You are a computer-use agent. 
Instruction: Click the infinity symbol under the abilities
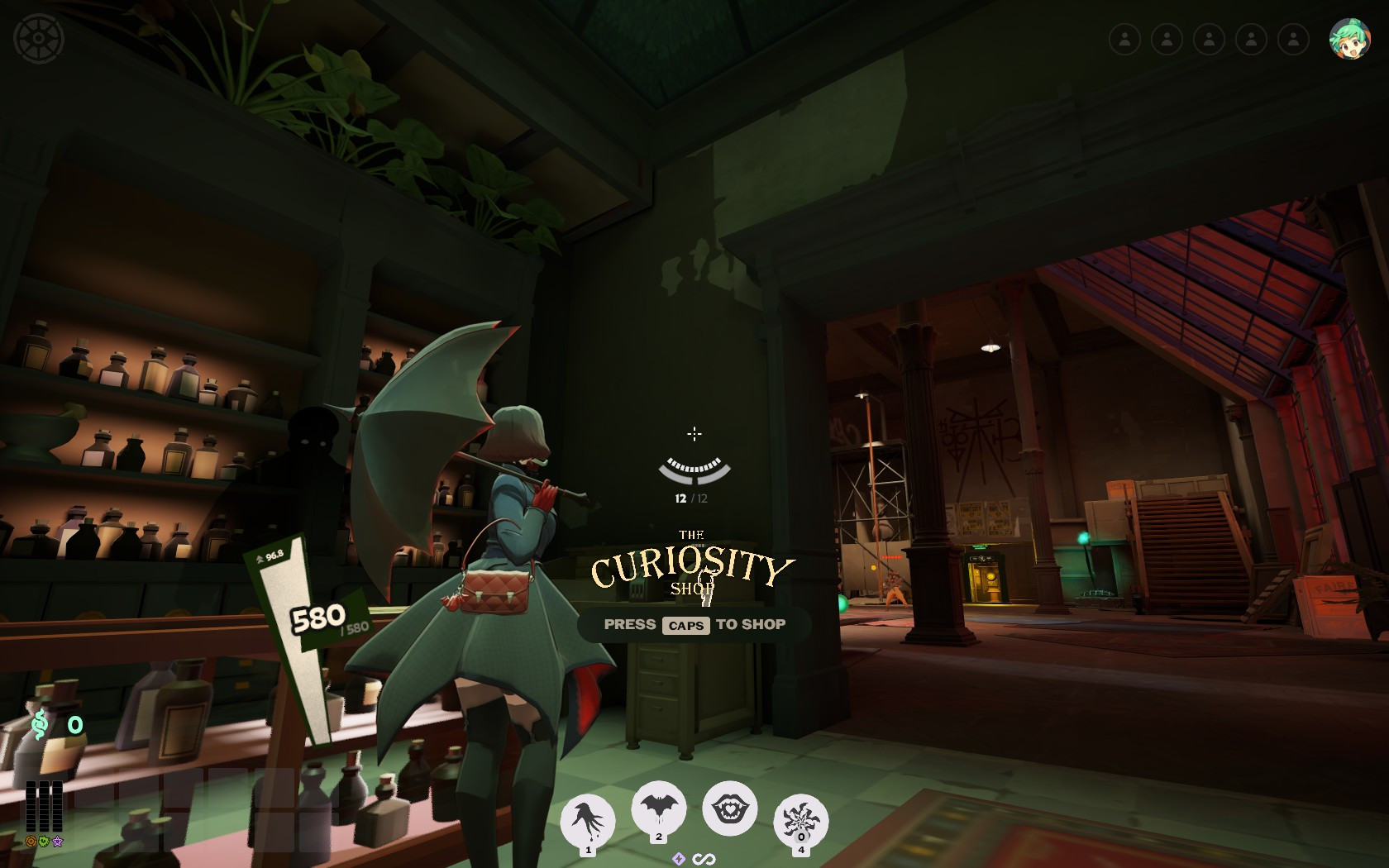pyautogui.click(x=704, y=860)
